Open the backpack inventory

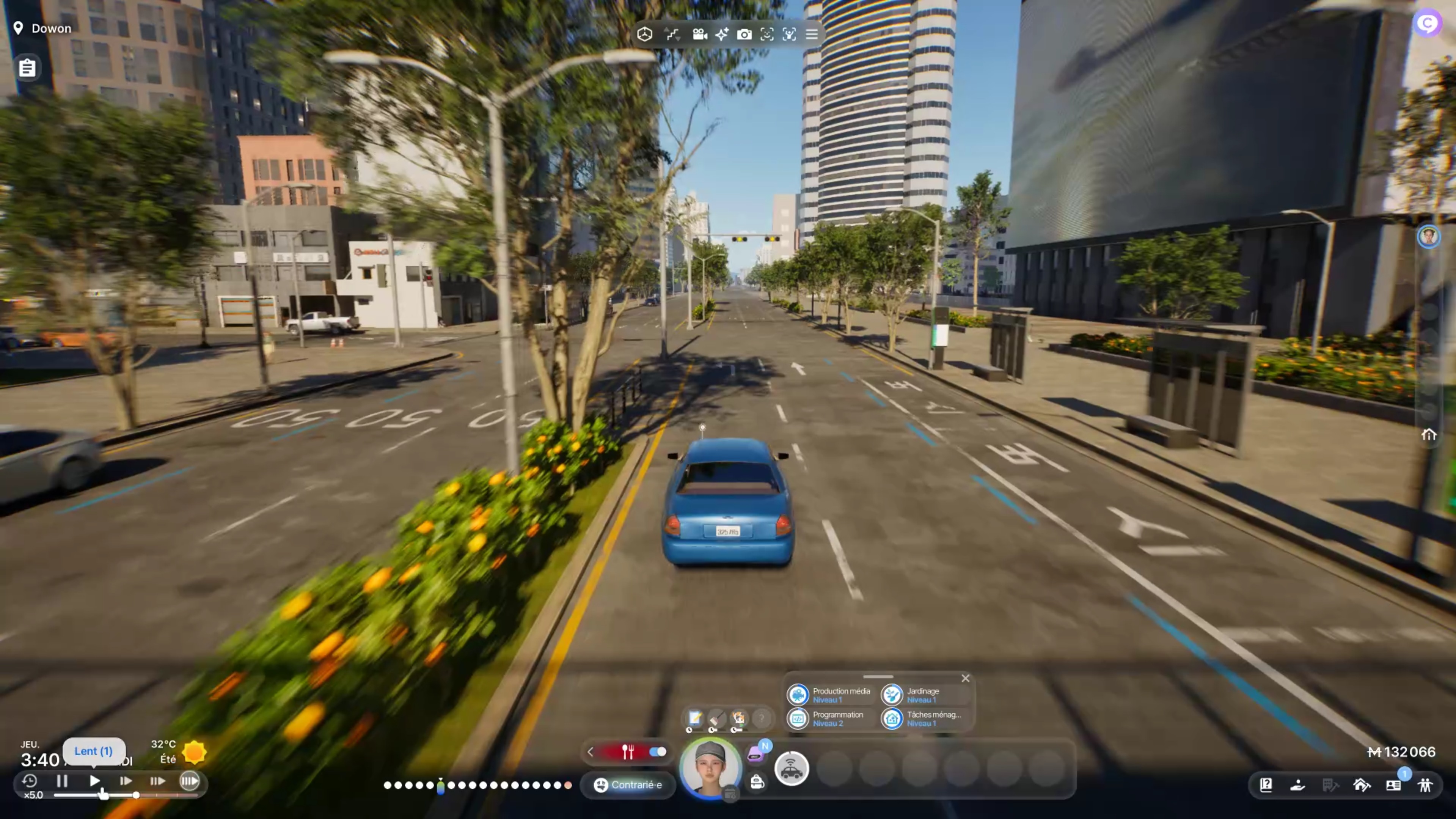757,782
